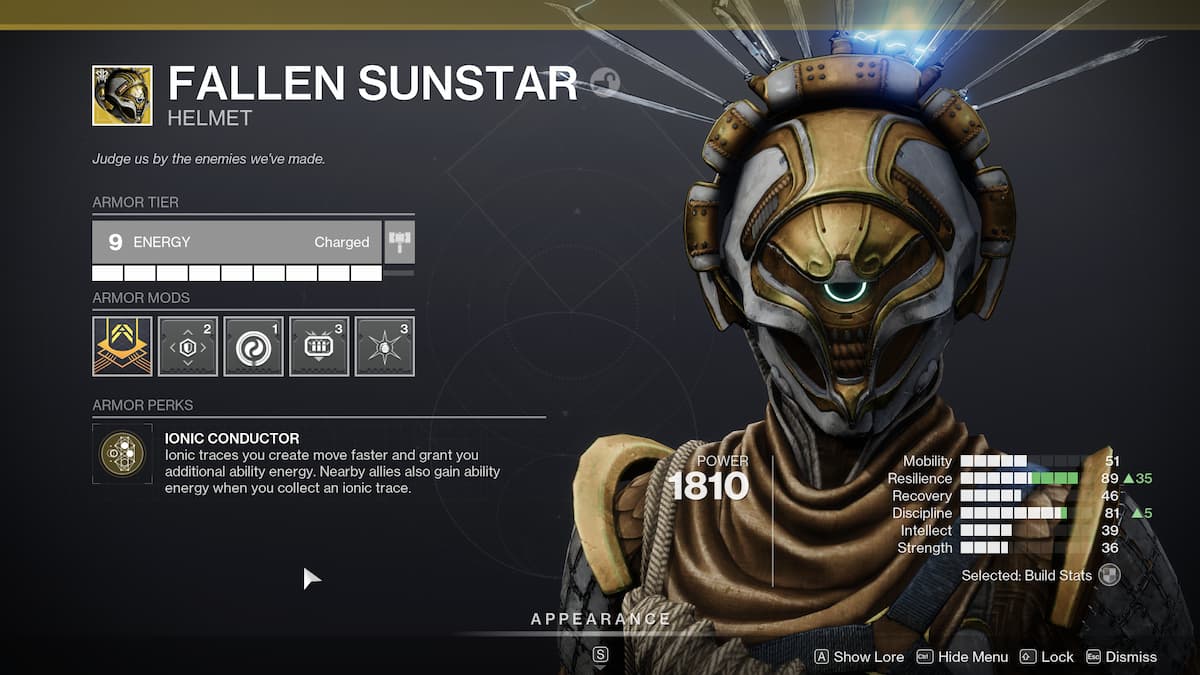Open the 9 Energy armor tier bar
Viewport: 1200px width, 675px height.
coord(236,242)
